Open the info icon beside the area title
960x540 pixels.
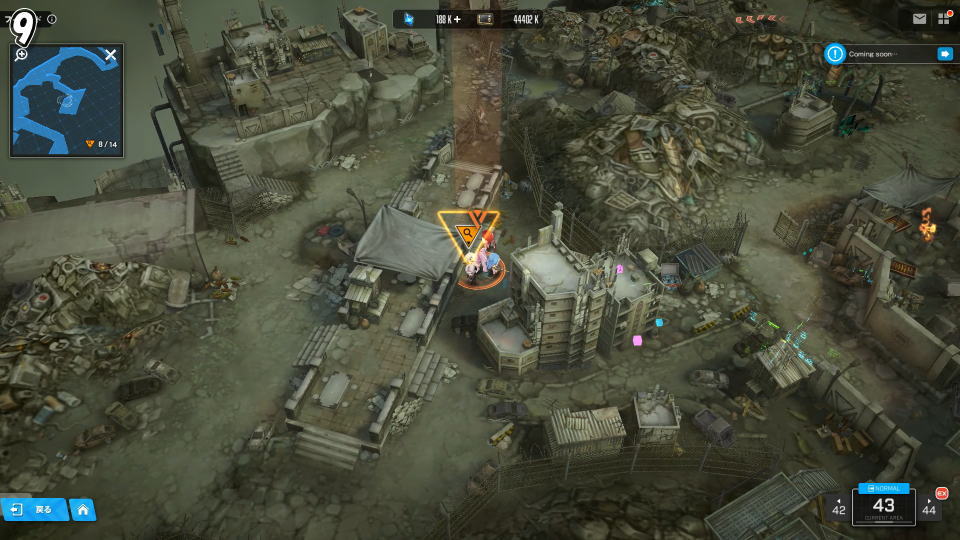[x=52, y=19]
